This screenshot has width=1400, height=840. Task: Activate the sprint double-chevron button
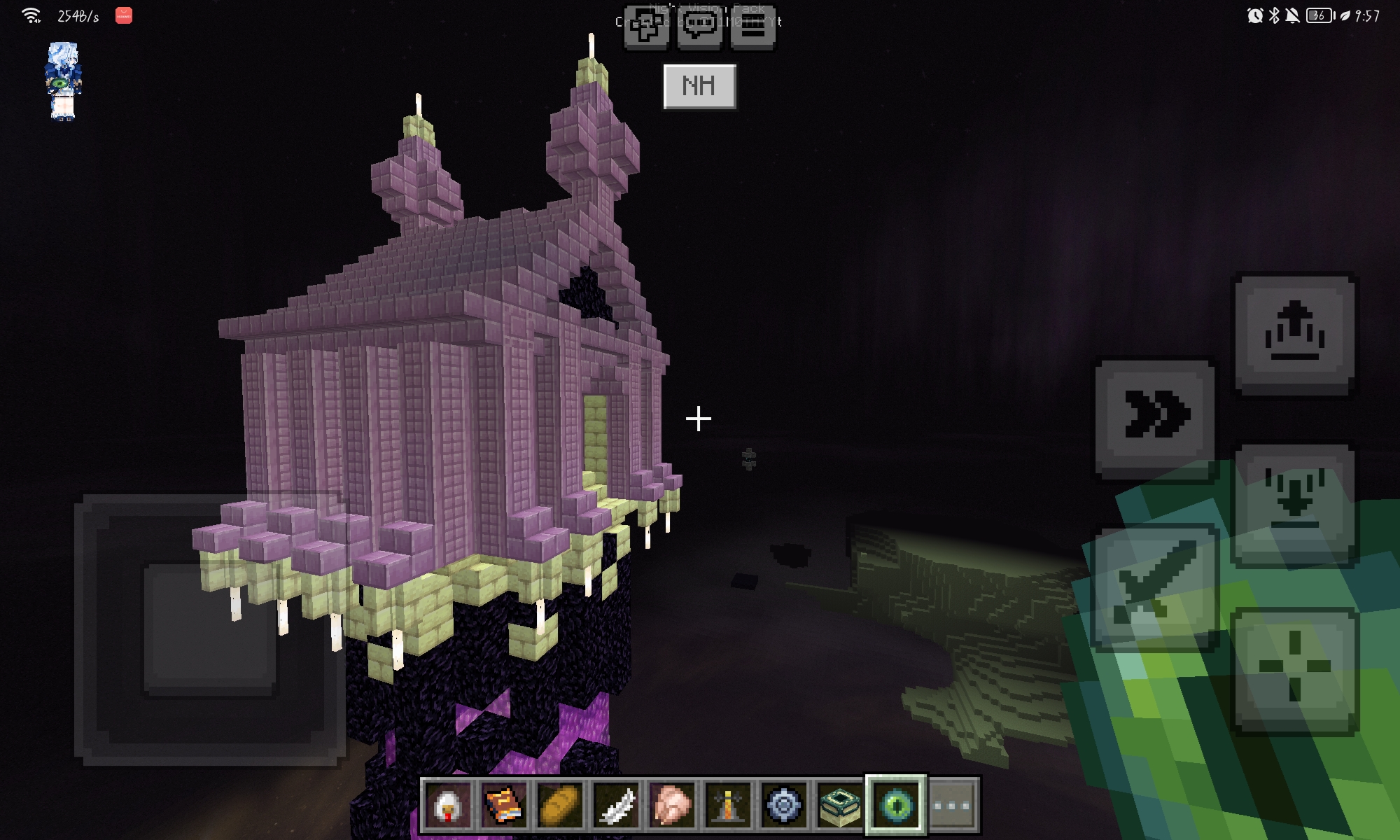[x=1155, y=419]
